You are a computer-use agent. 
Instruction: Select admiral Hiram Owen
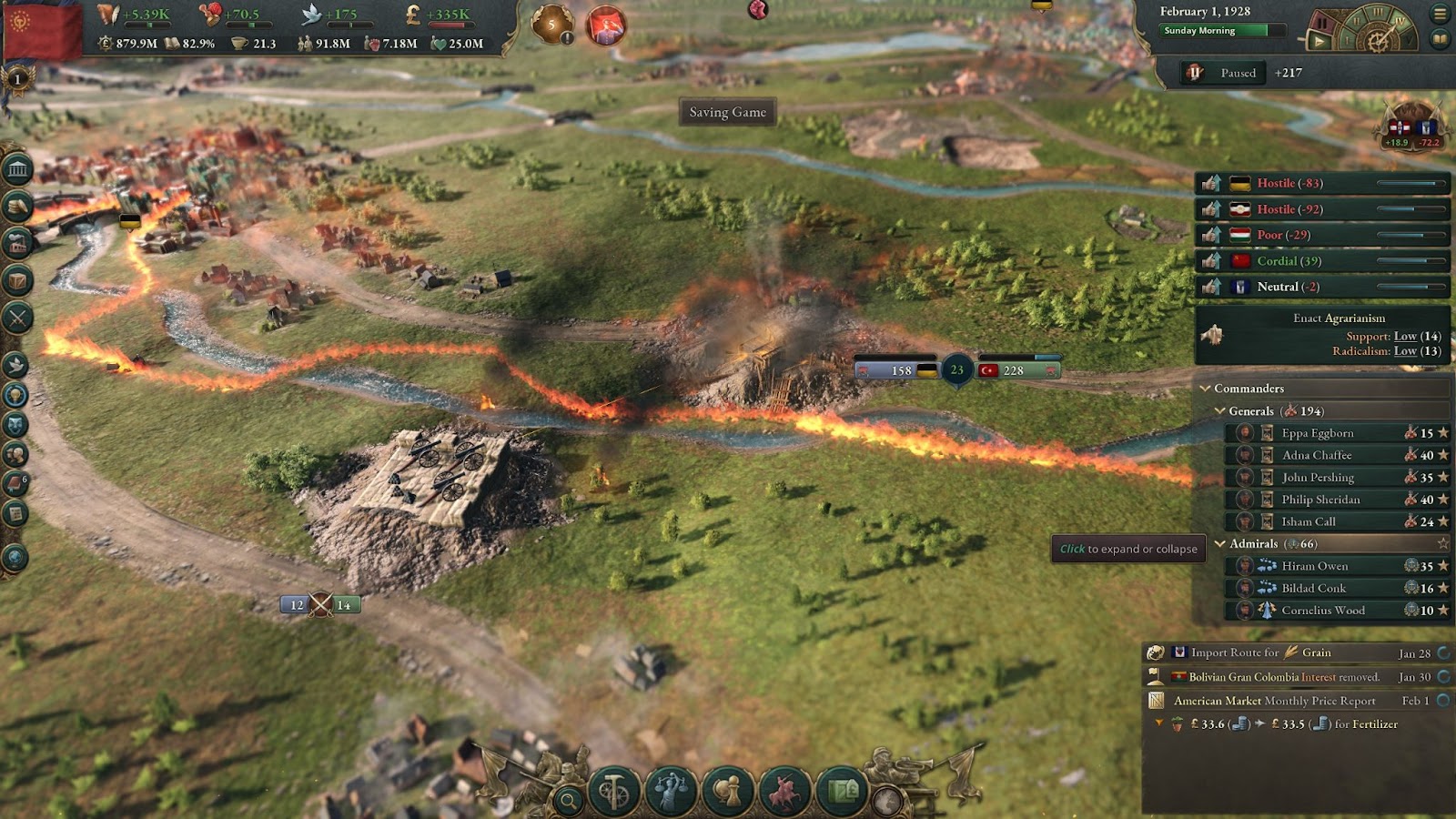(x=1315, y=566)
